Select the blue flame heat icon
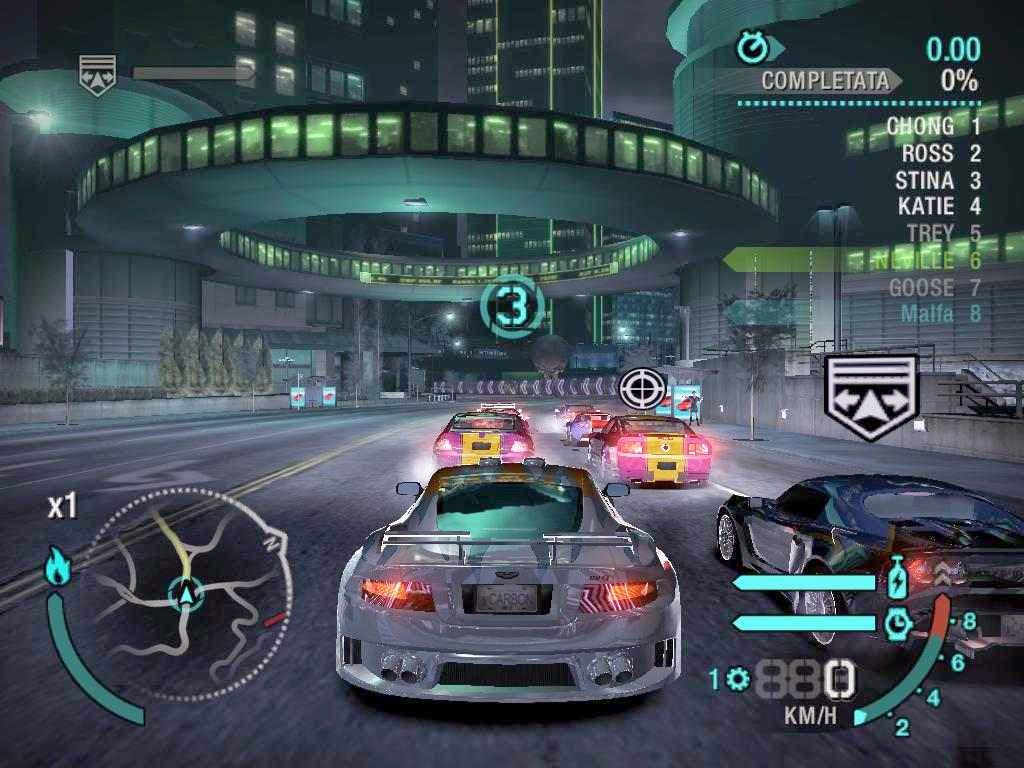1024x768 pixels. pyautogui.click(x=57, y=570)
